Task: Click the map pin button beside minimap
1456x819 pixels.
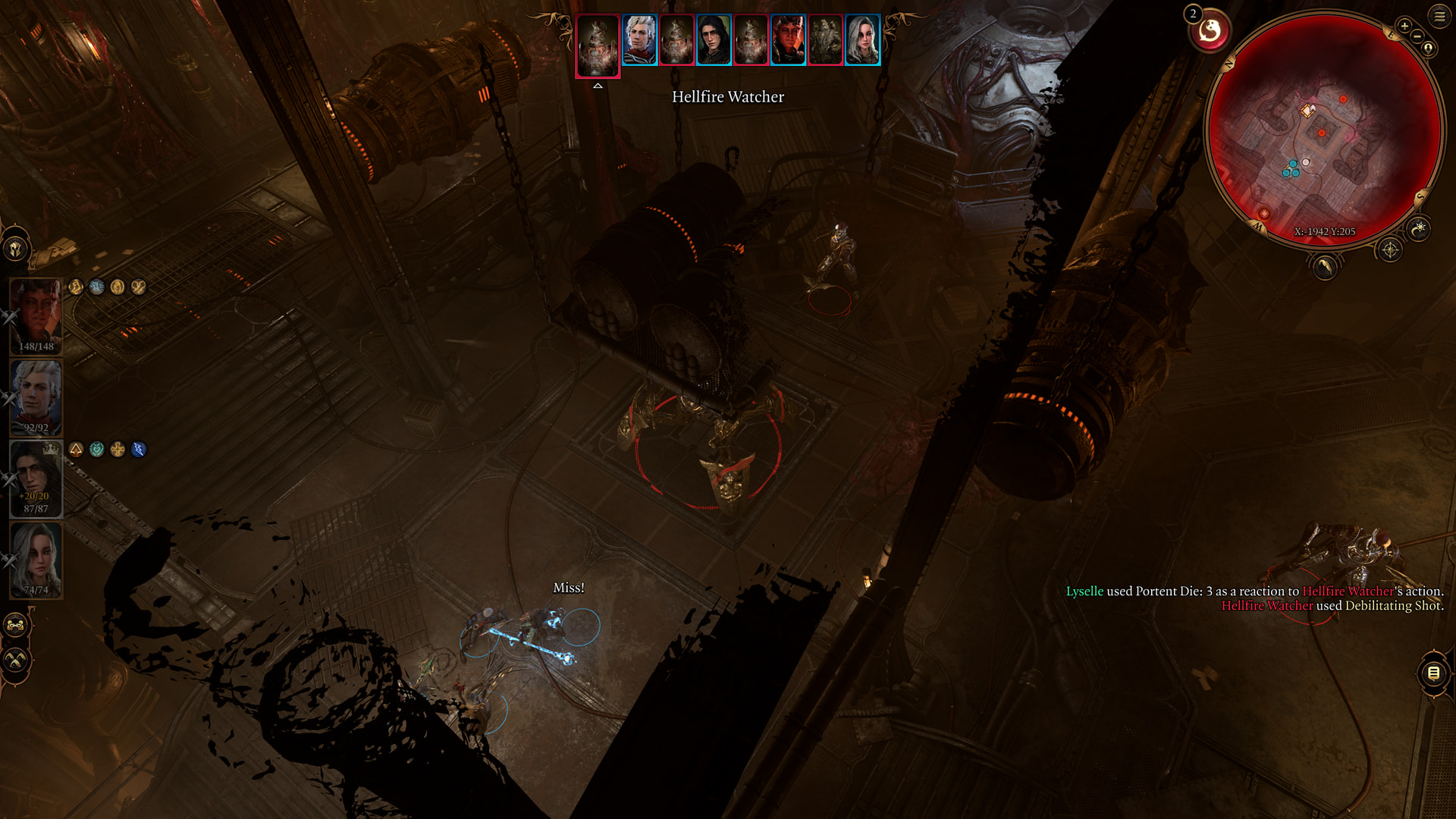Action: click(1429, 49)
